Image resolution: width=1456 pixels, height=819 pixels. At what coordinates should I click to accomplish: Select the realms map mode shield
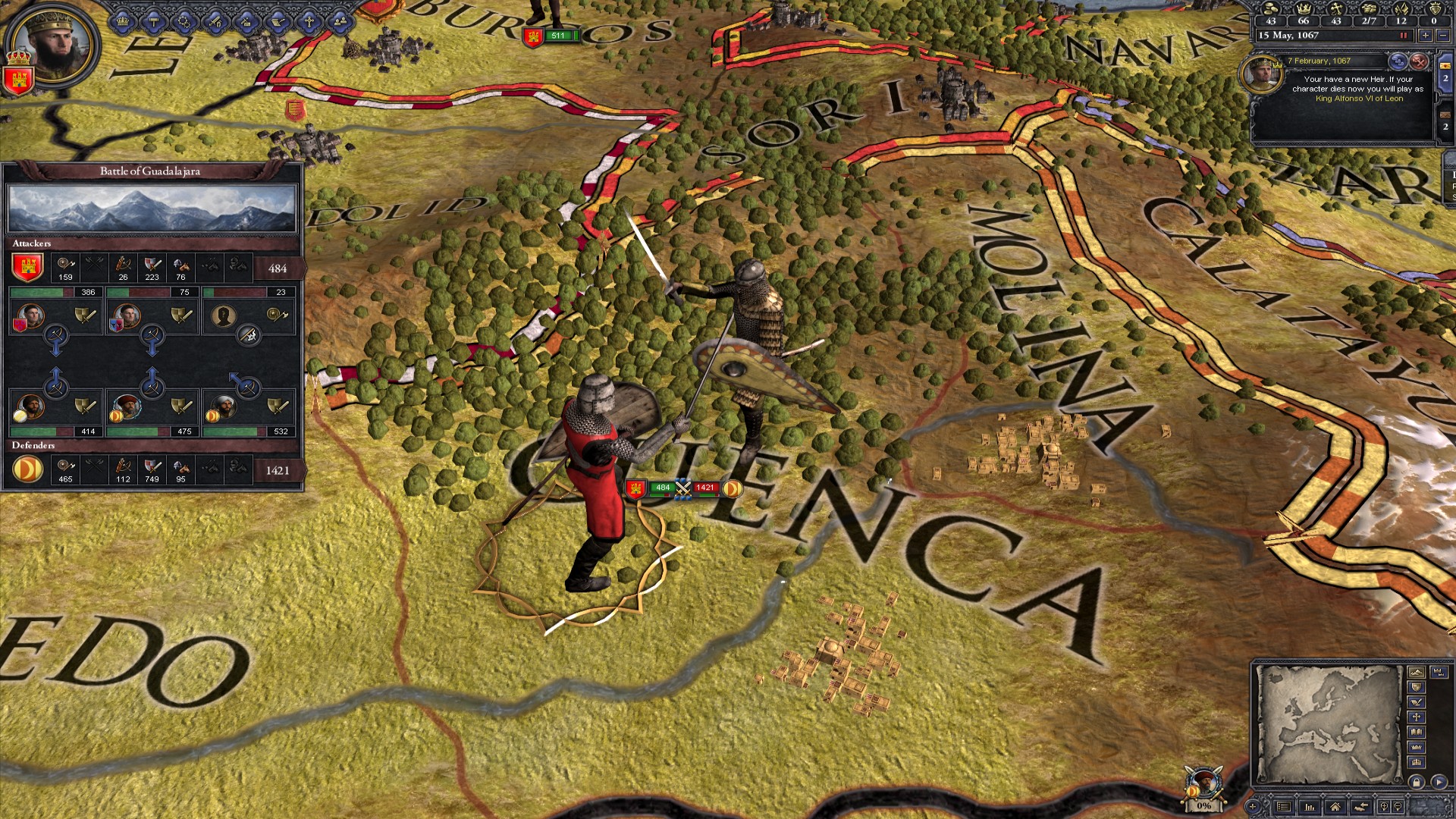[1417, 687]
